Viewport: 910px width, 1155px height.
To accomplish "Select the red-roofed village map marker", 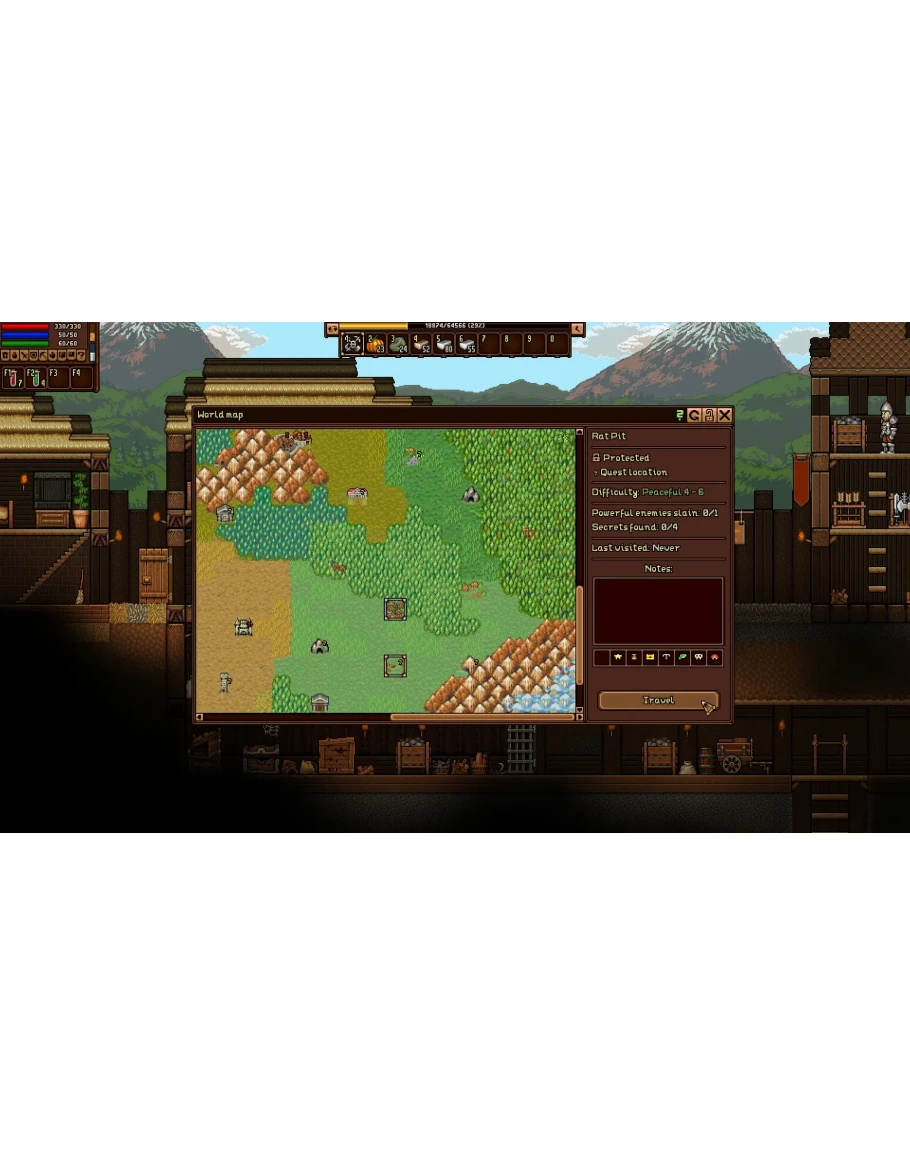I will point(357,493).
